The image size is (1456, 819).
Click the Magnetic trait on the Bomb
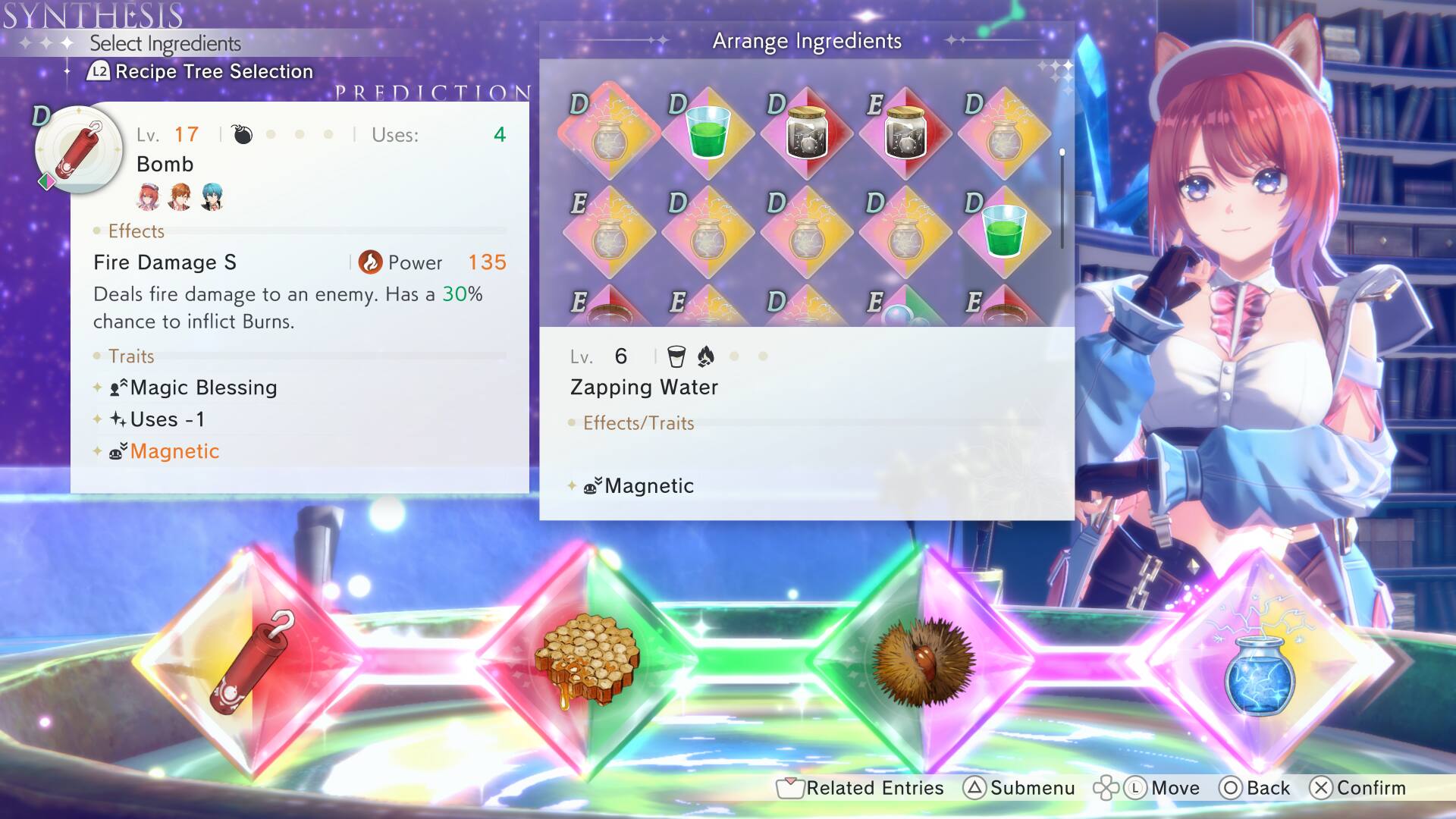point(174,450)
